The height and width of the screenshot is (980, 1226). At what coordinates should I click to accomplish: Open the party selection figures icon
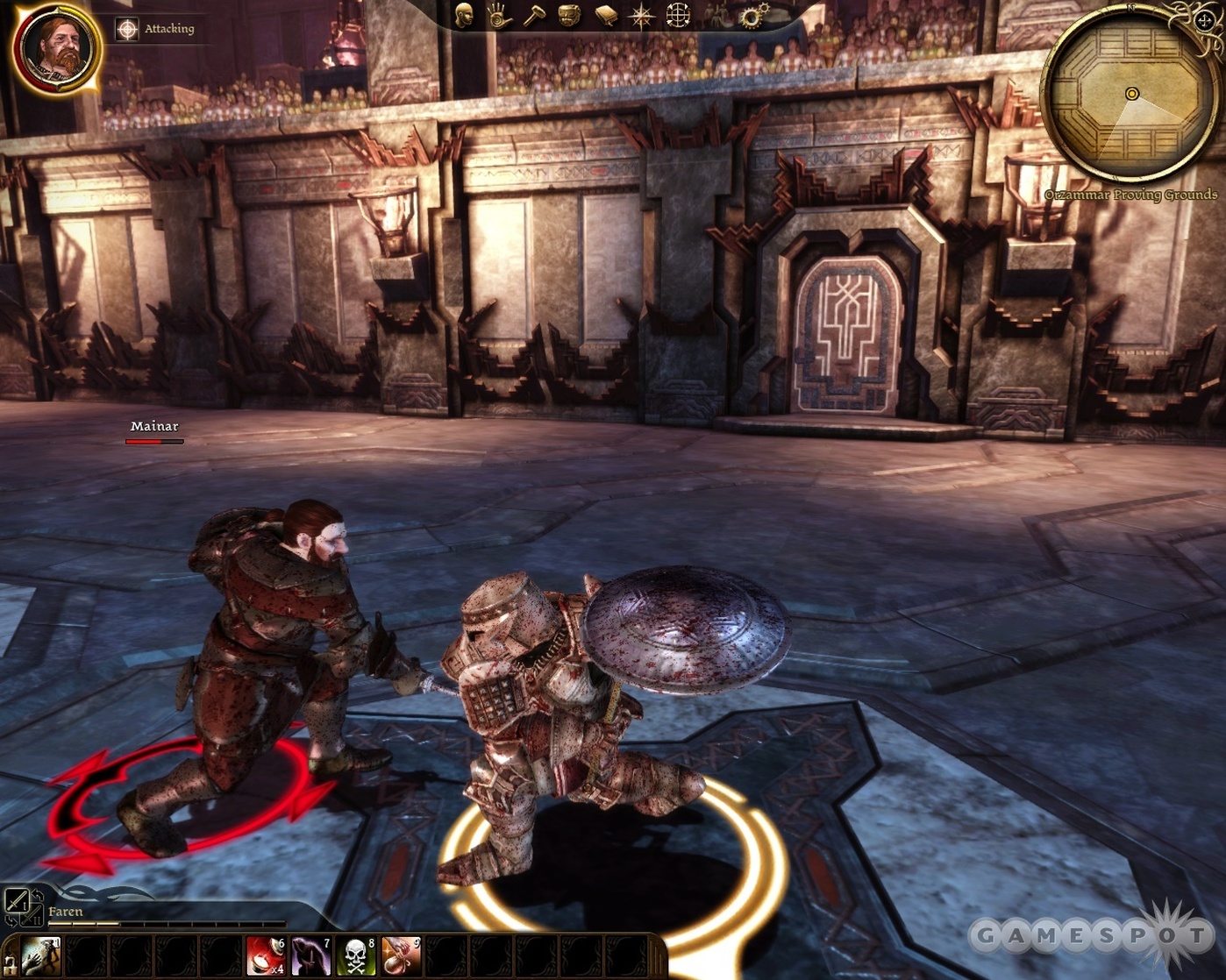[x=717, y=15]
